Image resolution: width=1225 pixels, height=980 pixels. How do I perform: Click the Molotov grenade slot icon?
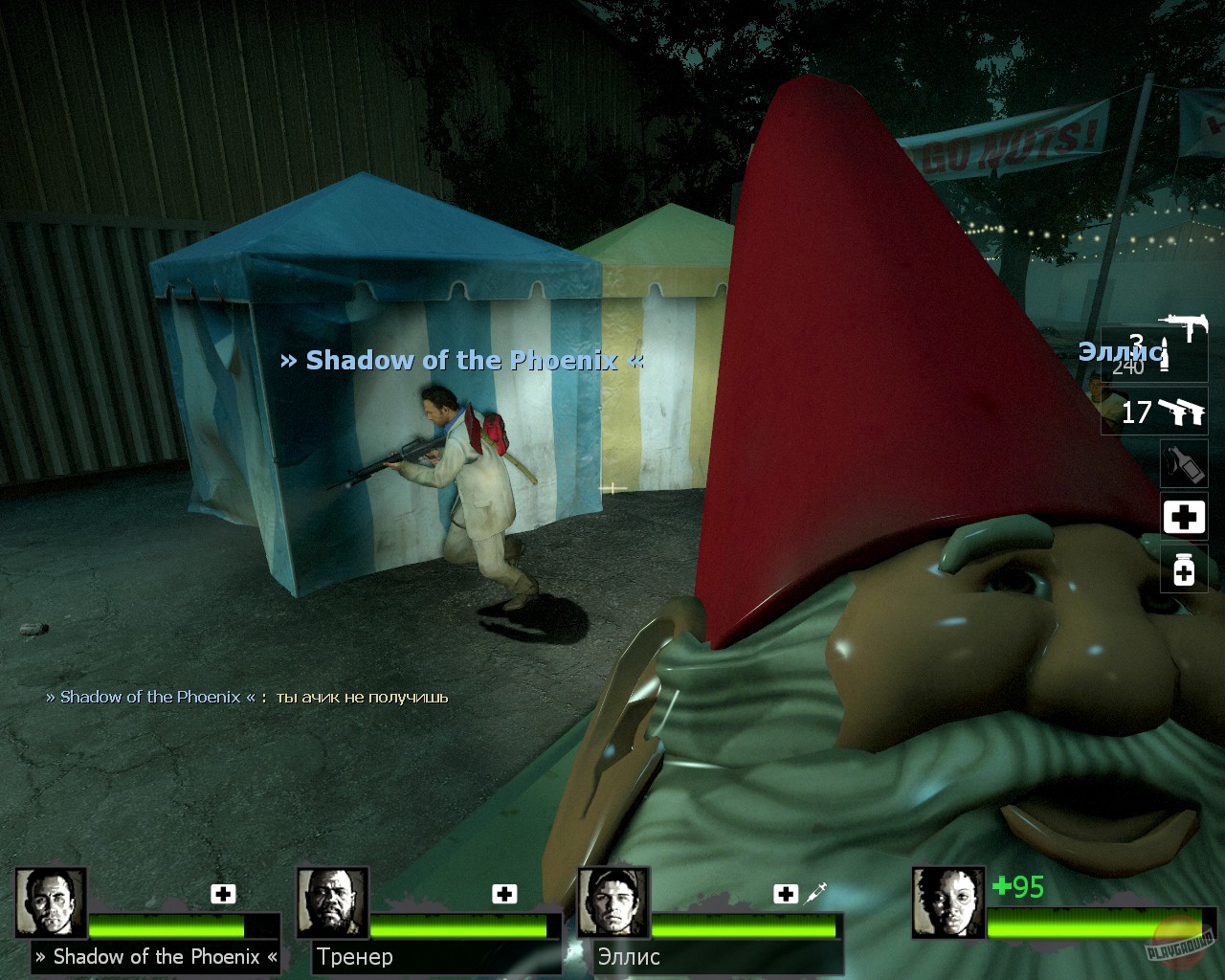tap(1184, 463)
